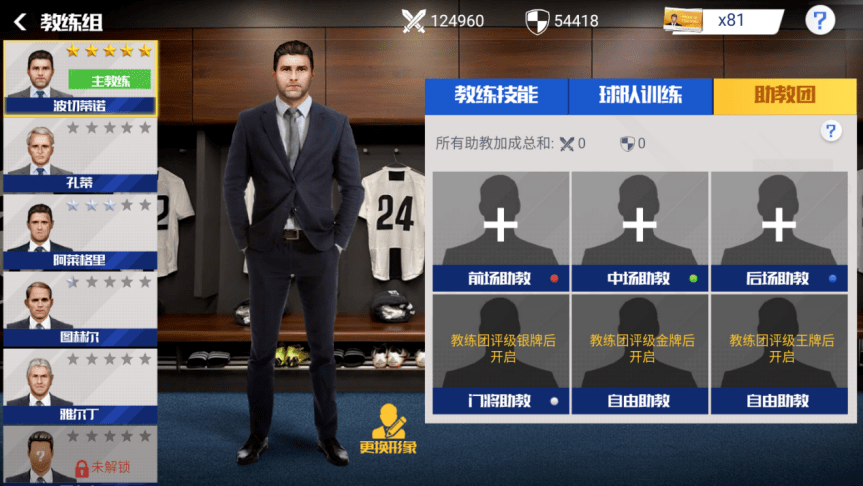863x486 pixels.
Task: Switch to the 球队训练 tab
Action: pos(640,96)
